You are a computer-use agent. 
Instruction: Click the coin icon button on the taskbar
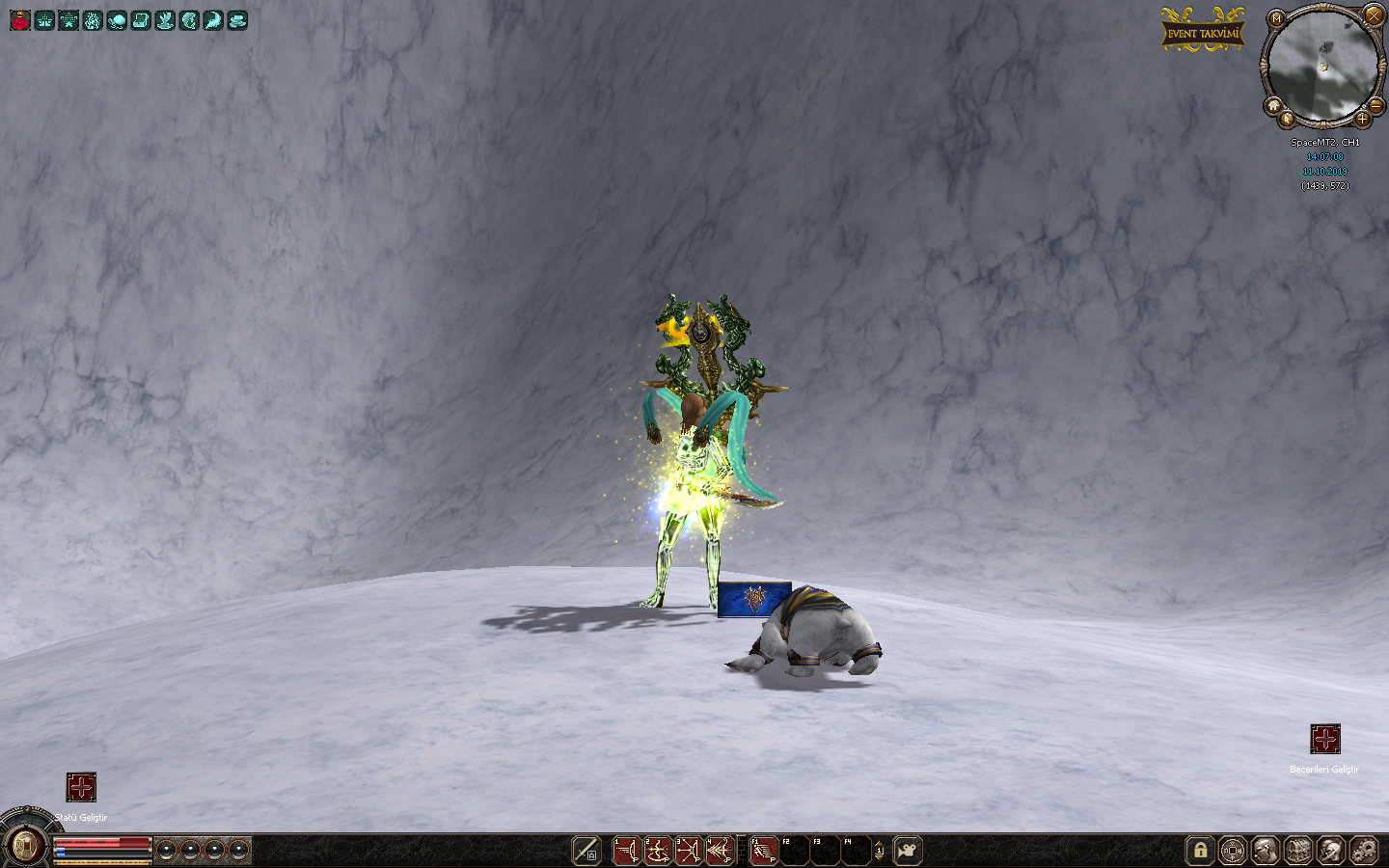tap(1233, 851)
